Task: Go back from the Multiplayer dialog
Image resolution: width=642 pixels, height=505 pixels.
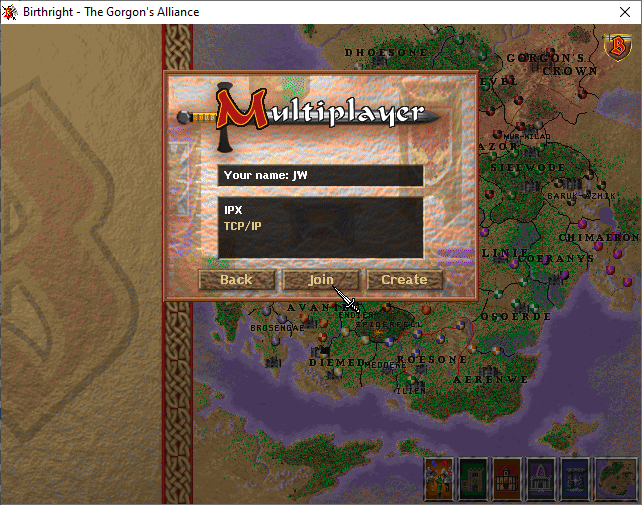Action: [236, 280]
